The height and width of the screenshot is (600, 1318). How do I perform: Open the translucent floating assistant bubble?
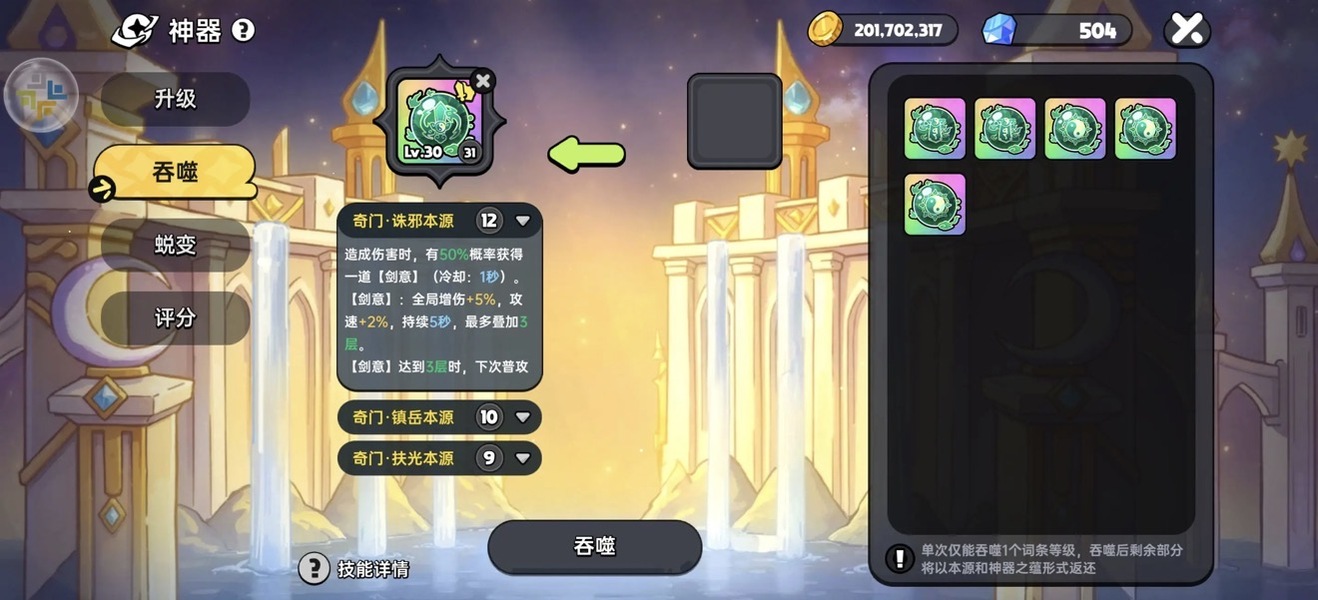(41, 96)
